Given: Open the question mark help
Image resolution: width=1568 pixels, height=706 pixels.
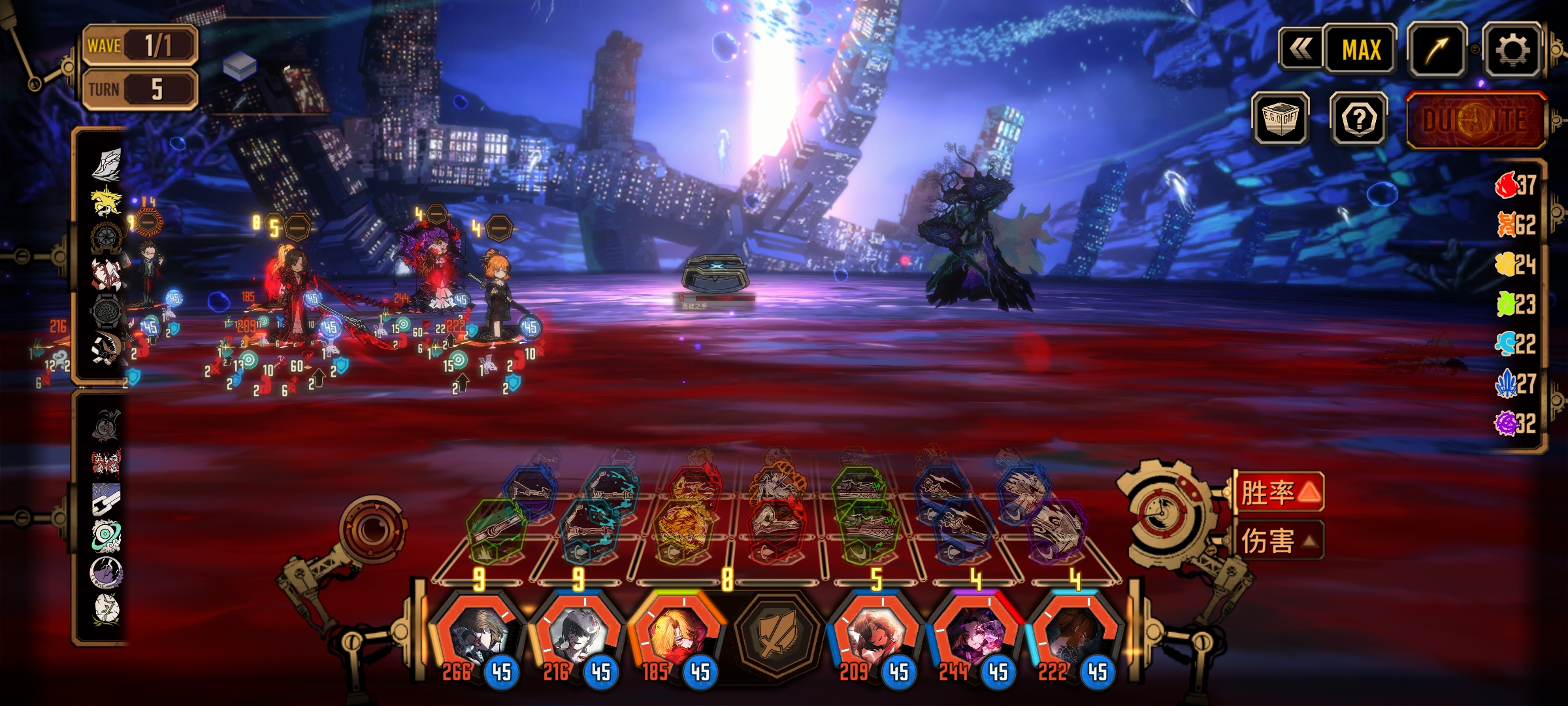Looking at the screenshot, I should (x=1359, y=118).
